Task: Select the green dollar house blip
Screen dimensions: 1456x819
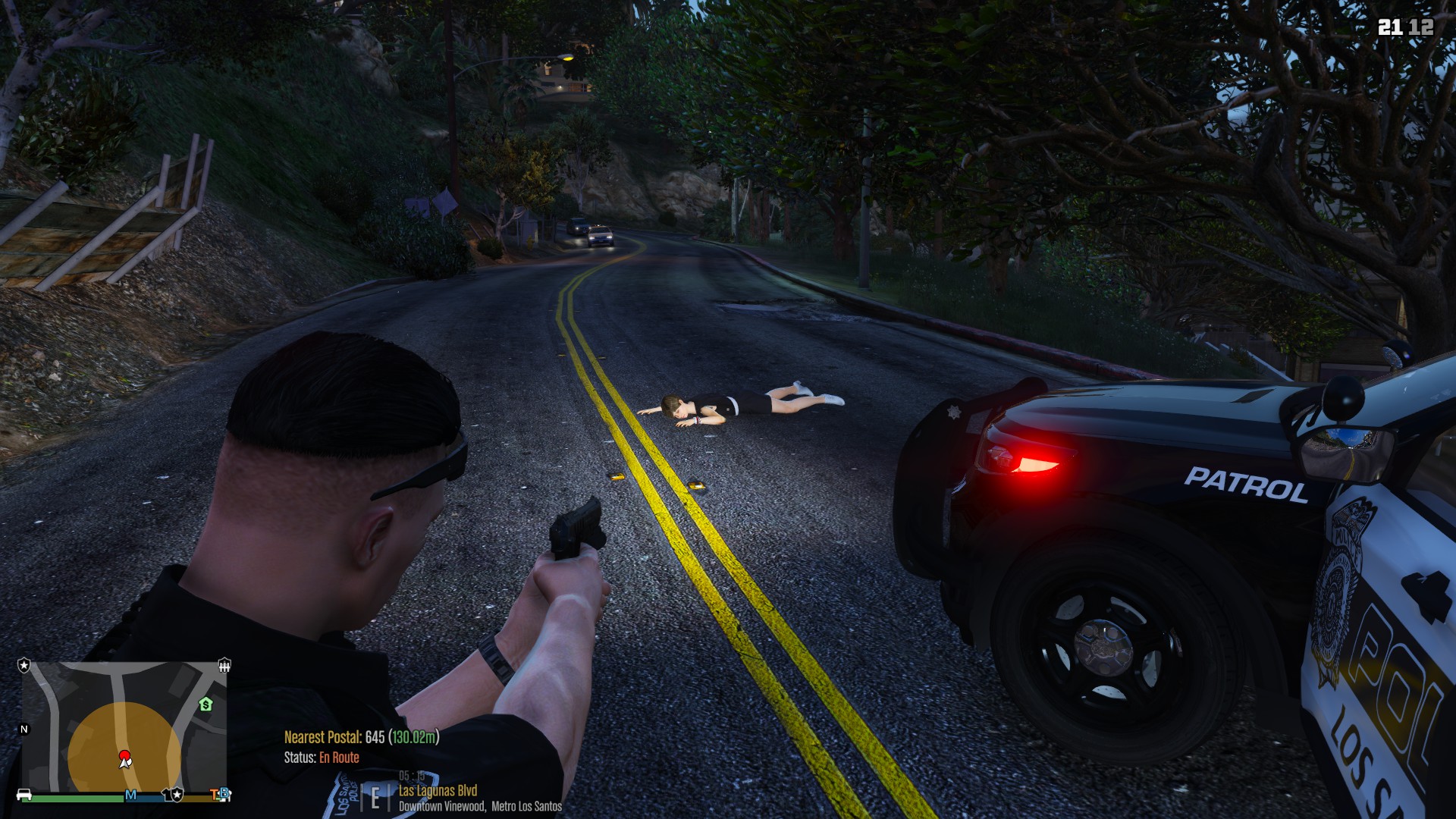Action: (x=206, y=704)
